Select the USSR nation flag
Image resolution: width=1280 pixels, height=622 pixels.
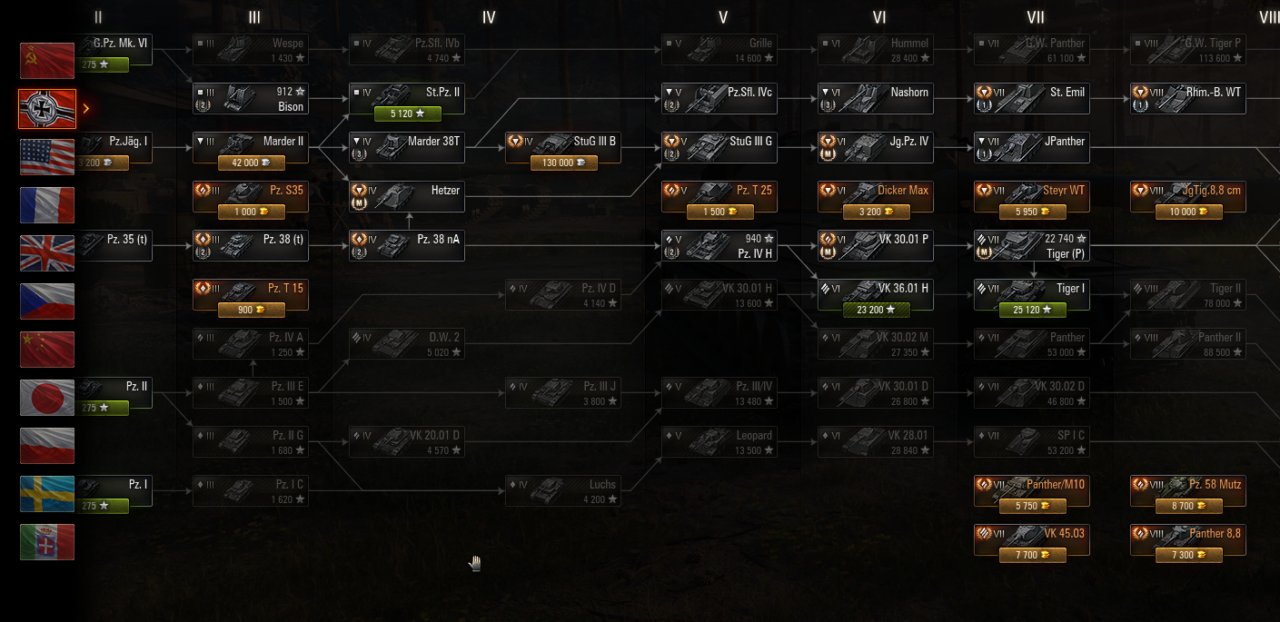[x=47, y=61]
